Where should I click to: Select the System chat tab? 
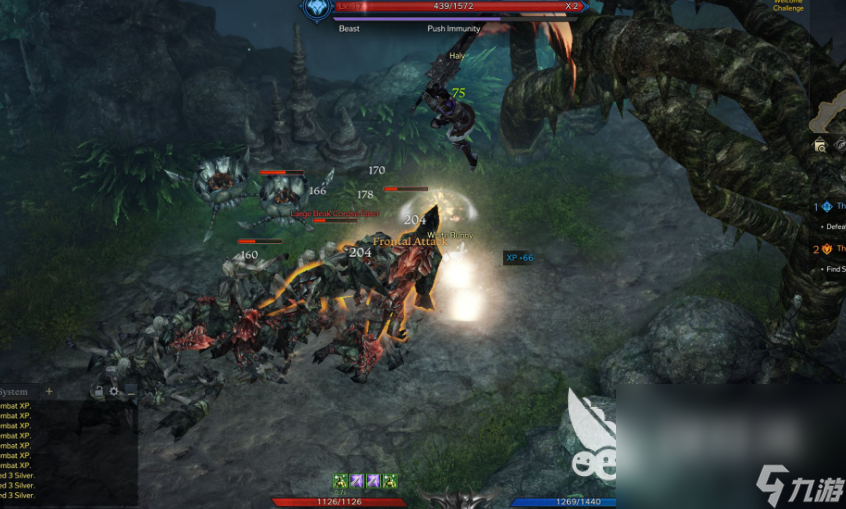pos(14,391)
